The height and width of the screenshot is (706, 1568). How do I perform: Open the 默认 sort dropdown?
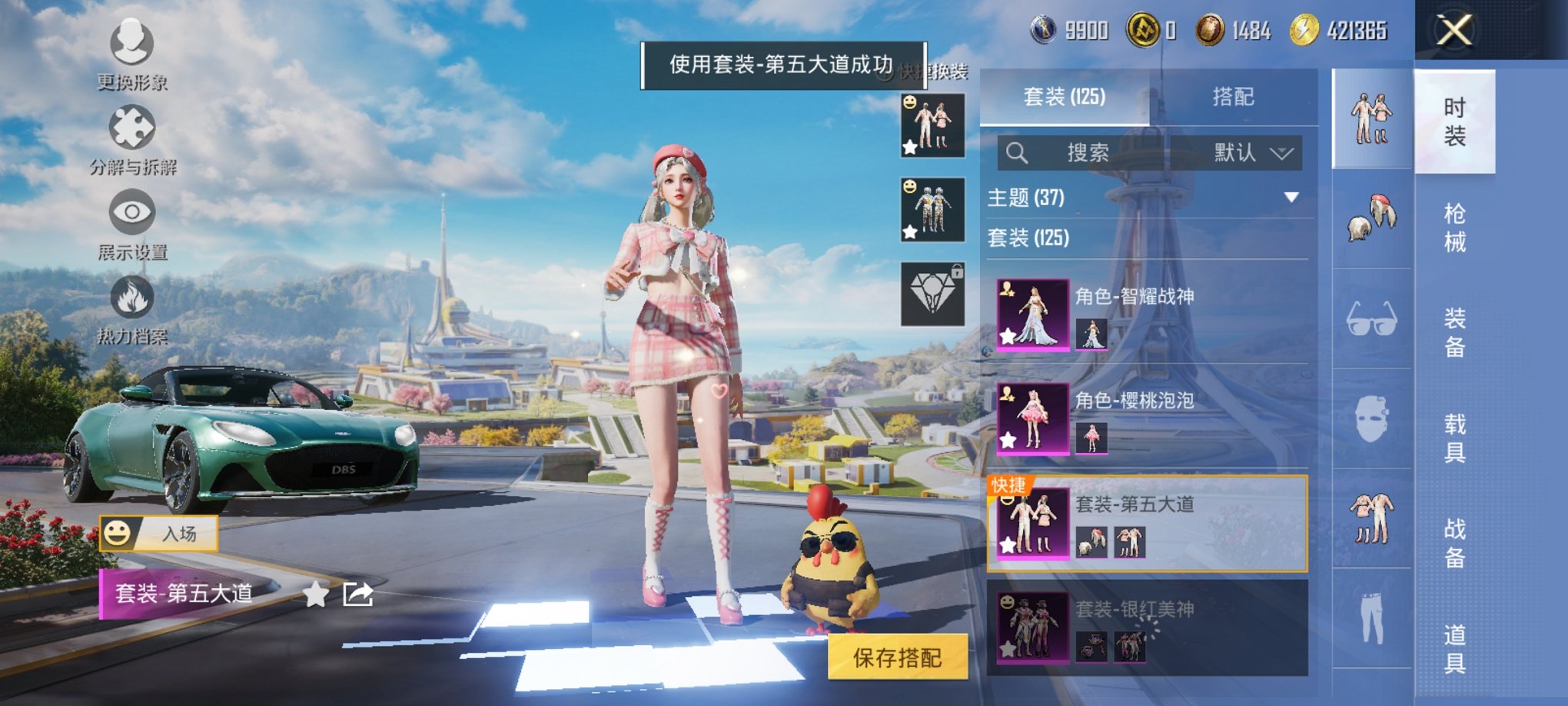[x=1245, y=152]
